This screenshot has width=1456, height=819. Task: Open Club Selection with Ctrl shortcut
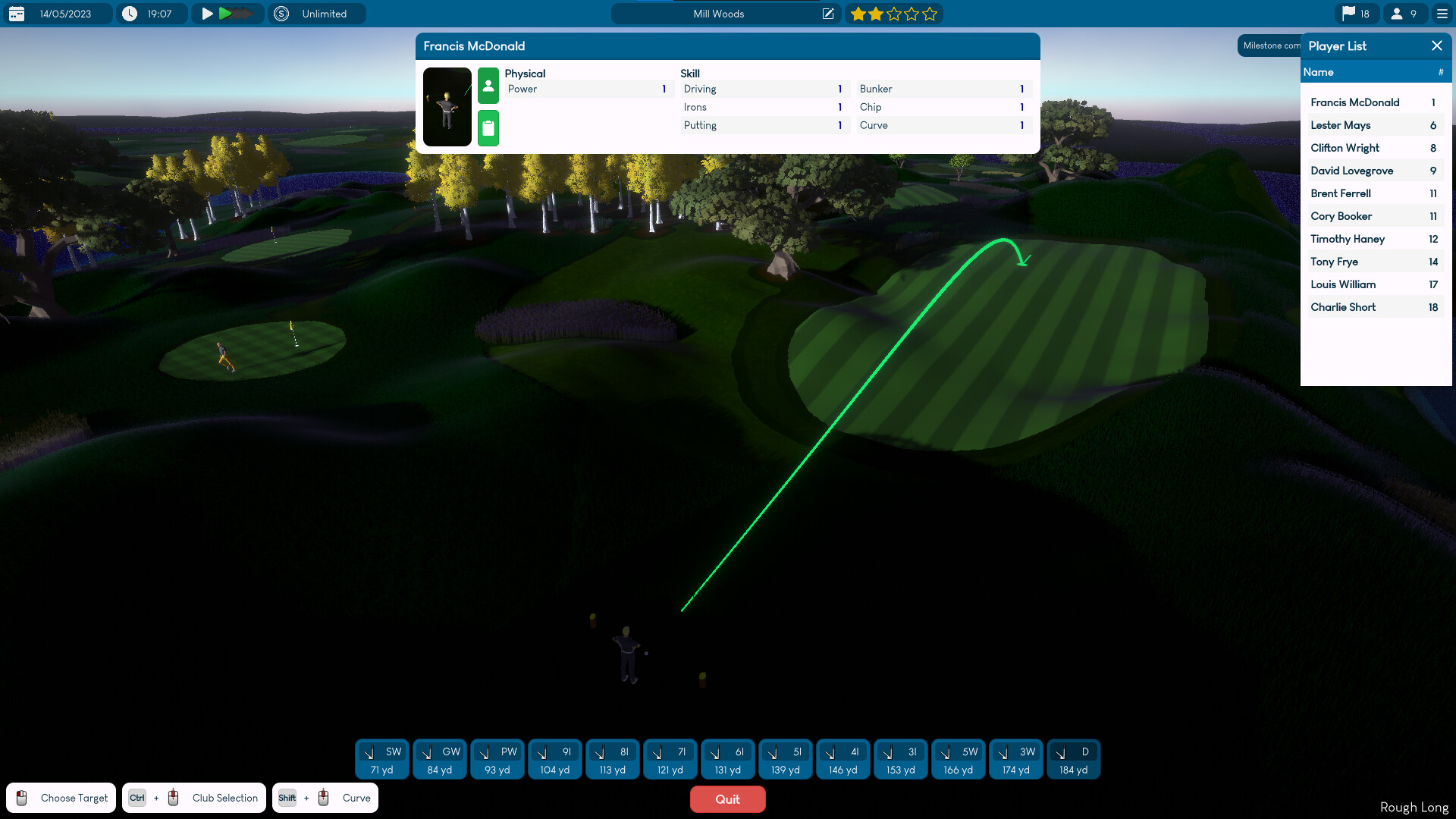[x=194, y=797]
